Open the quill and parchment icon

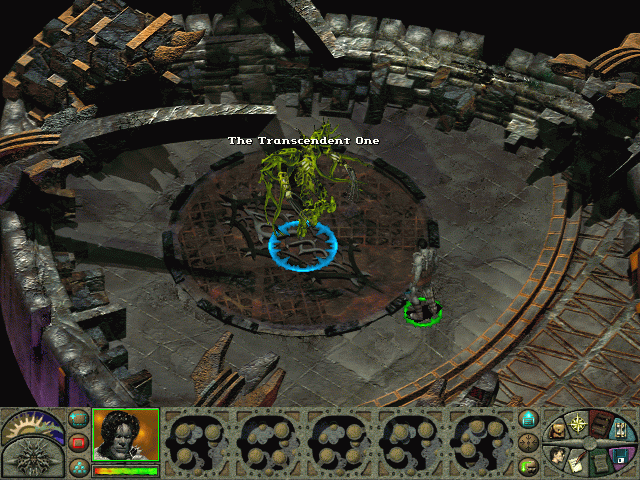click(577, 463)
